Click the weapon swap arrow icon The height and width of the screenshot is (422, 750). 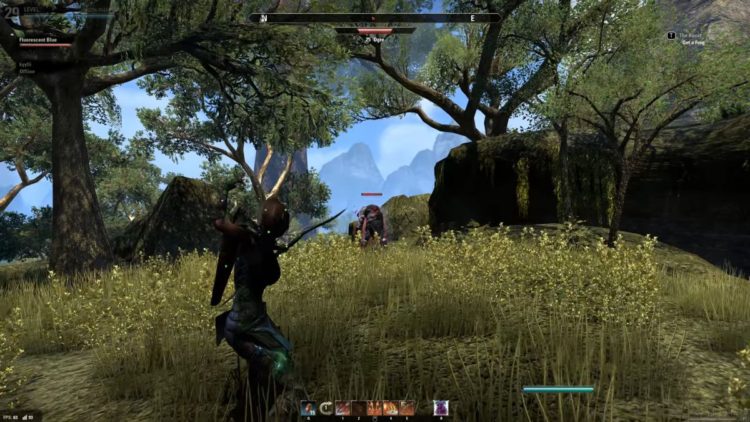click(x=326, y=407)
